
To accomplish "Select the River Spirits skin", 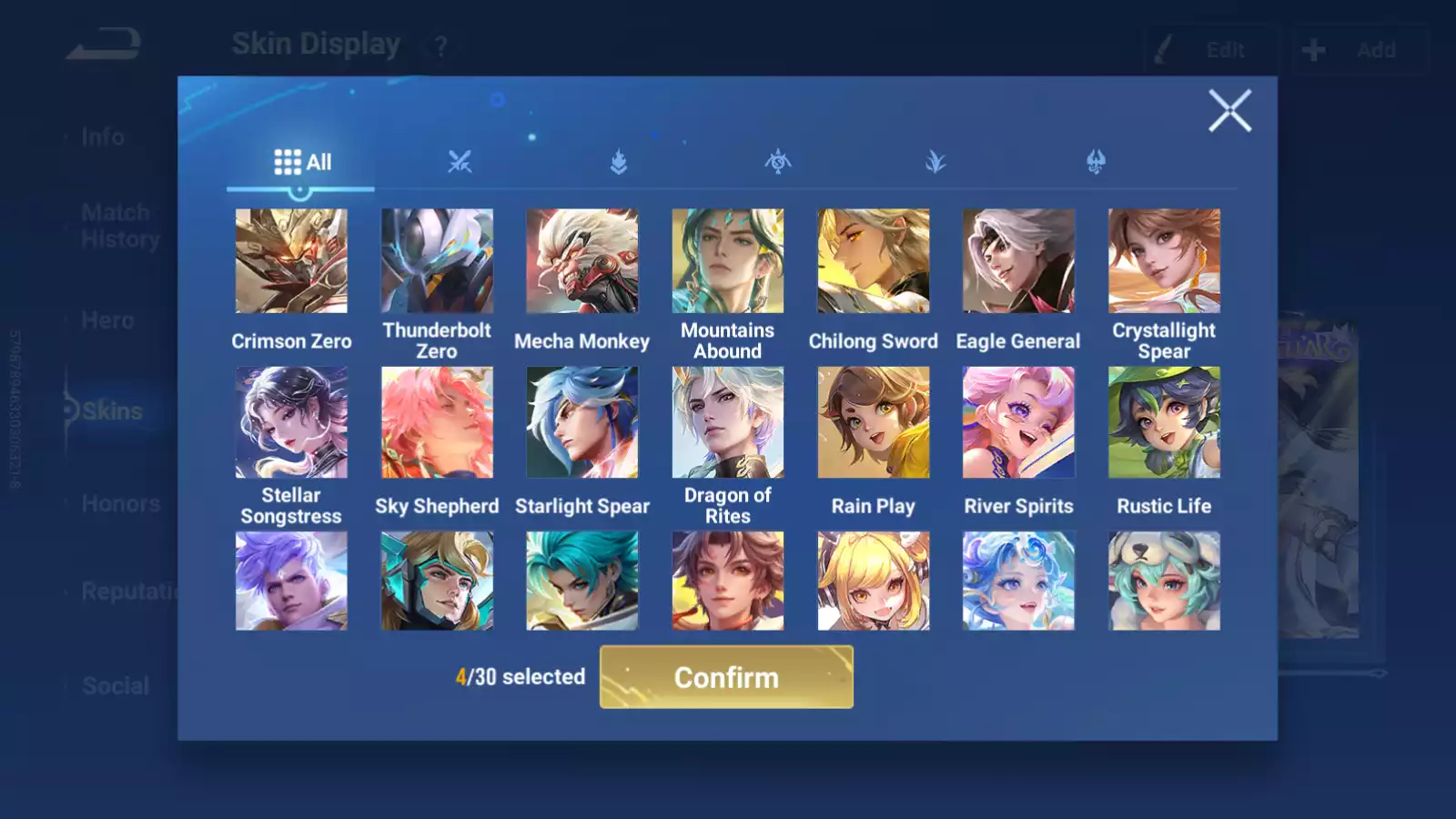I will 1018,422.
